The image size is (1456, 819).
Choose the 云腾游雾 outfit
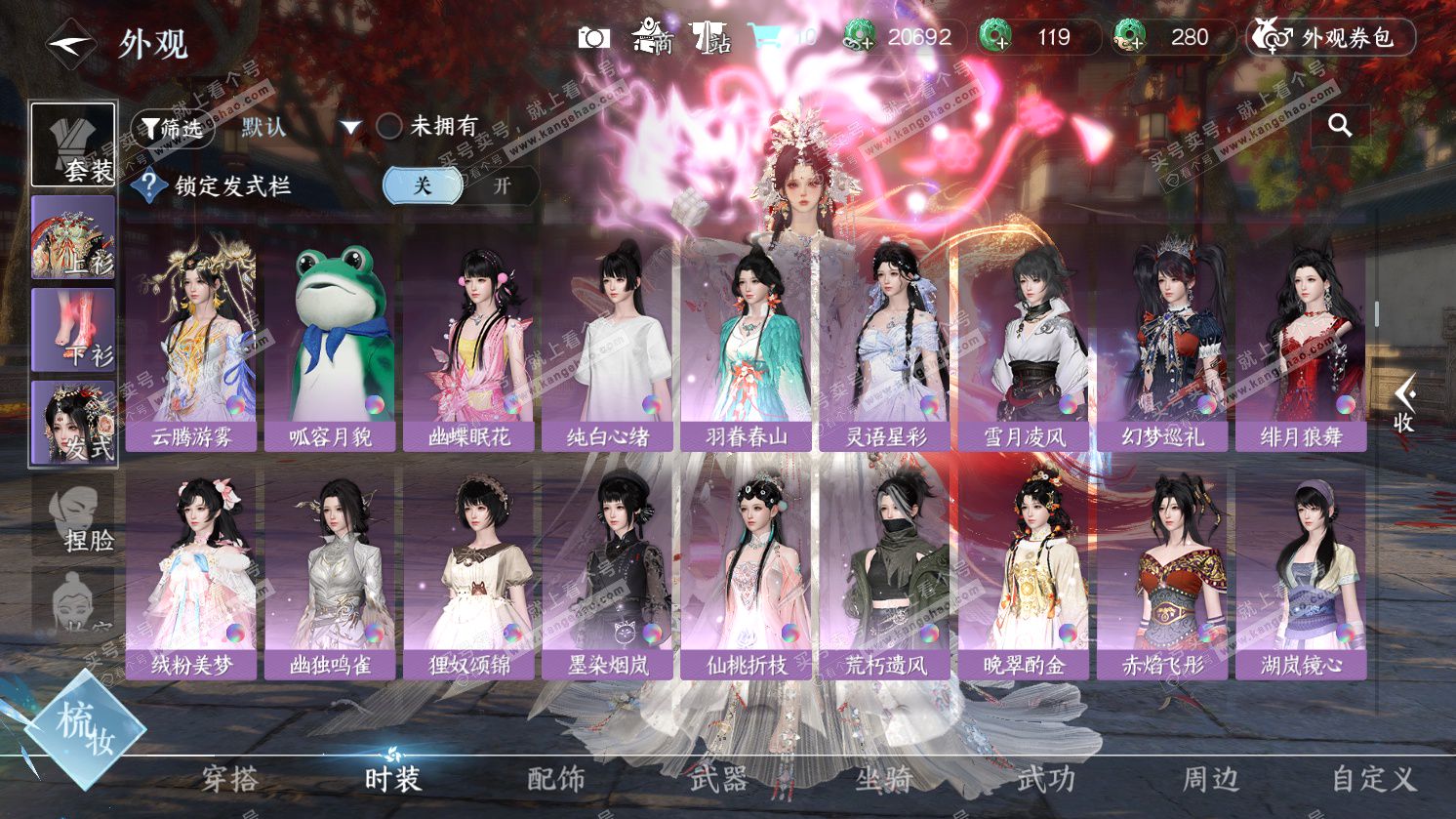click(x=191, y=347)
